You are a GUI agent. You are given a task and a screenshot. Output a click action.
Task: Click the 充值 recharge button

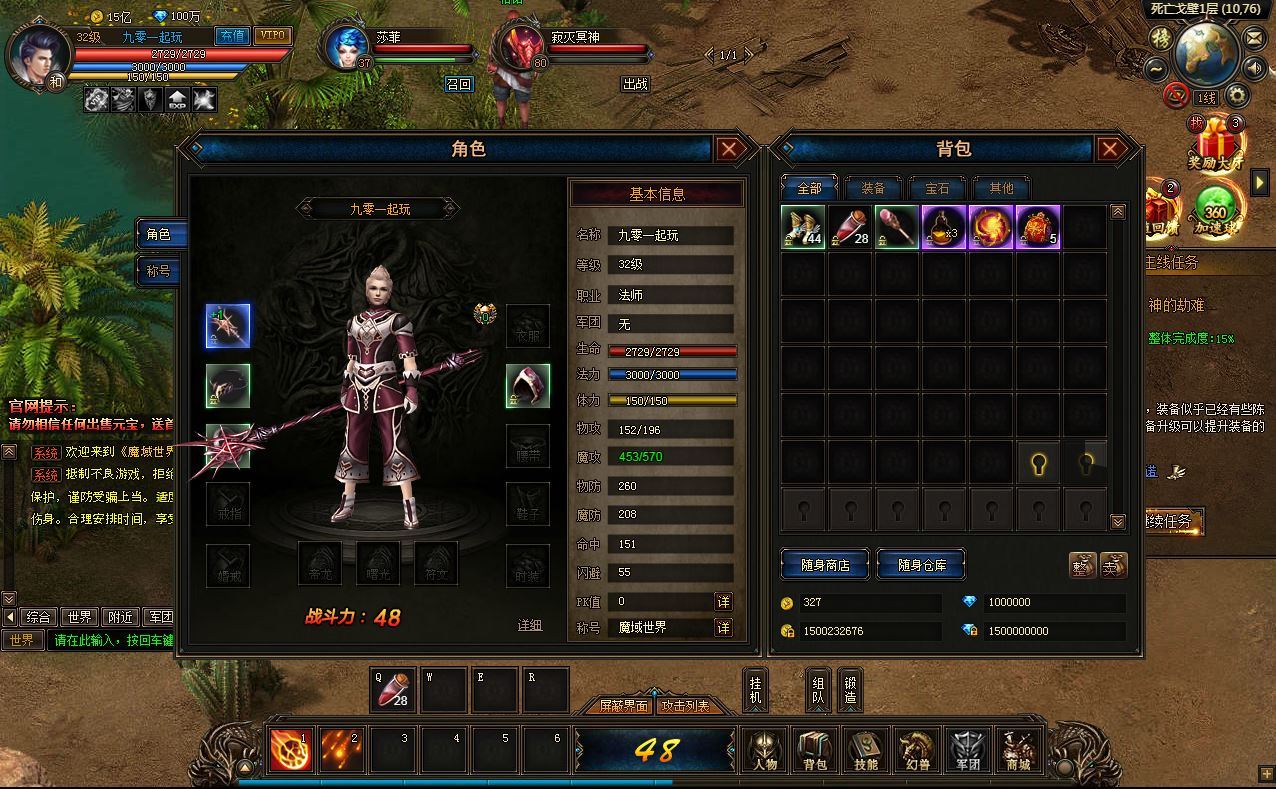coord(232,36)
